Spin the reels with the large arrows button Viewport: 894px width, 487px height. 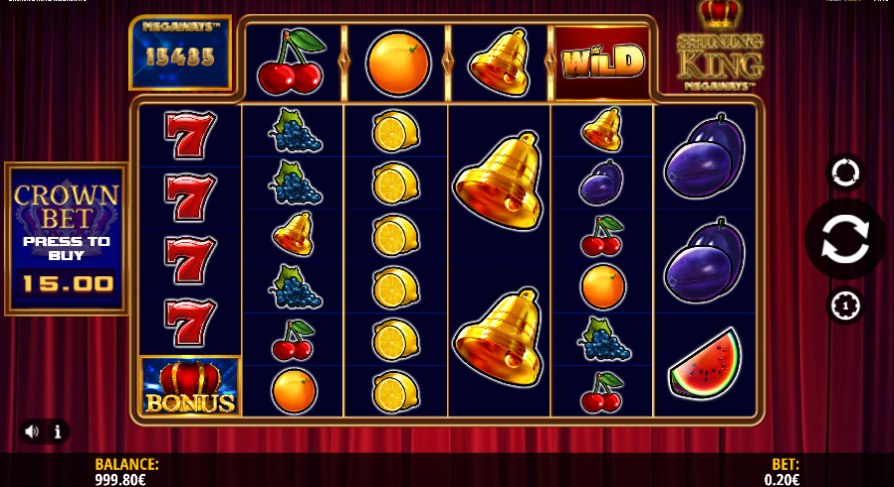pos(845,240)
